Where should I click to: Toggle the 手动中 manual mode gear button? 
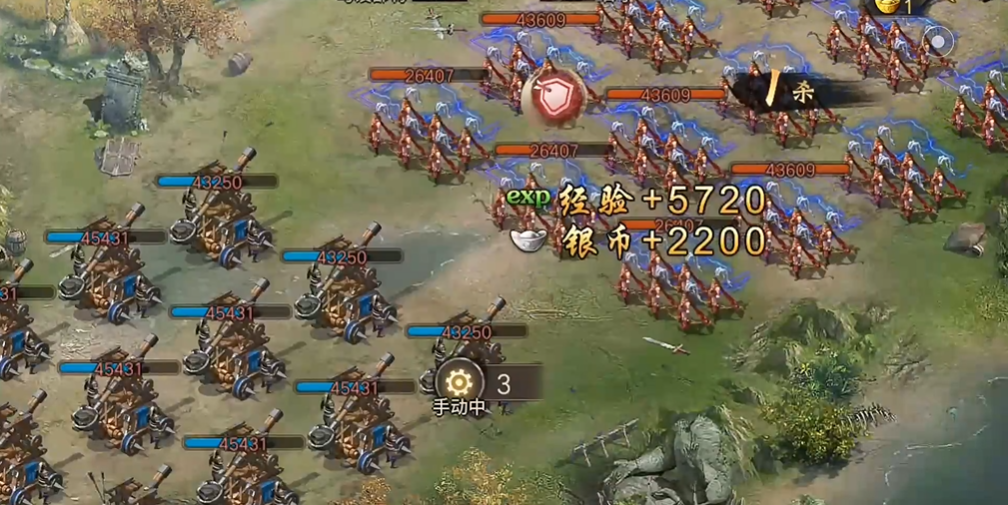(459, 382)
